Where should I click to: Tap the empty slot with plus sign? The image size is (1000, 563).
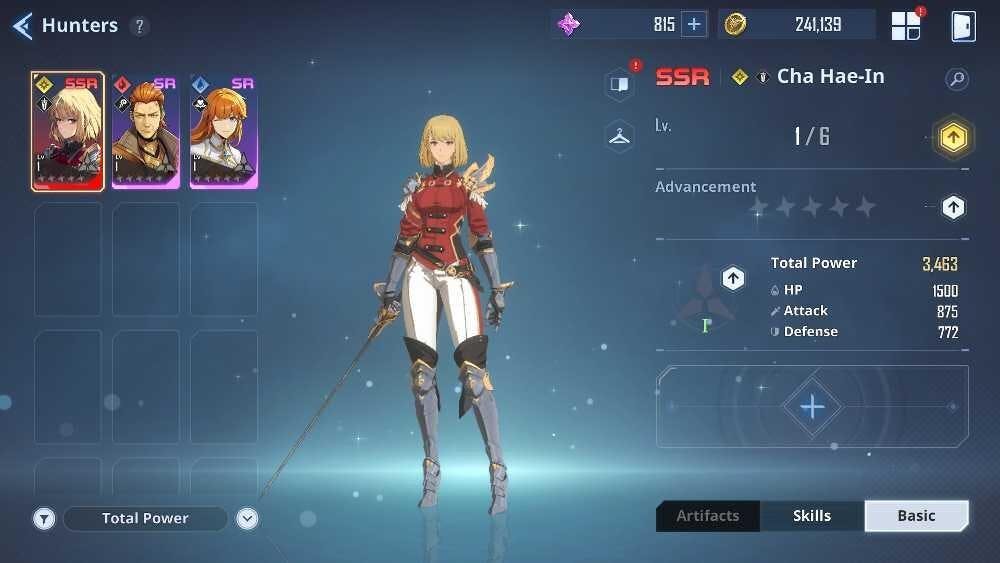812,406
